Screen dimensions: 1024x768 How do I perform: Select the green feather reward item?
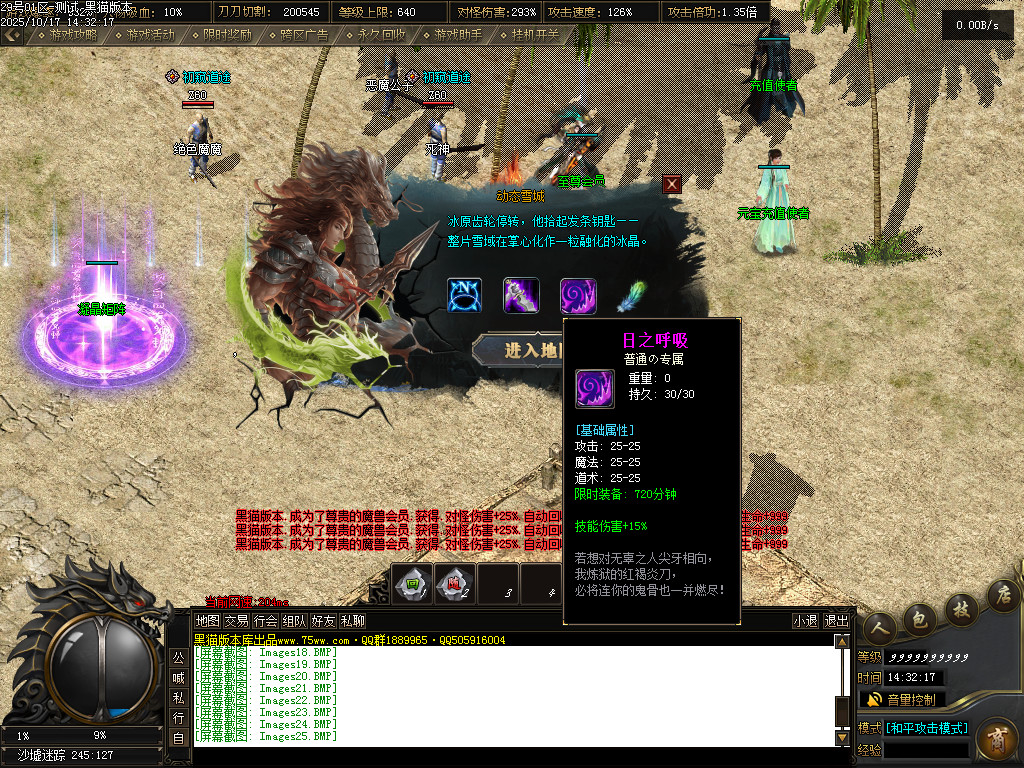point(632,296)
